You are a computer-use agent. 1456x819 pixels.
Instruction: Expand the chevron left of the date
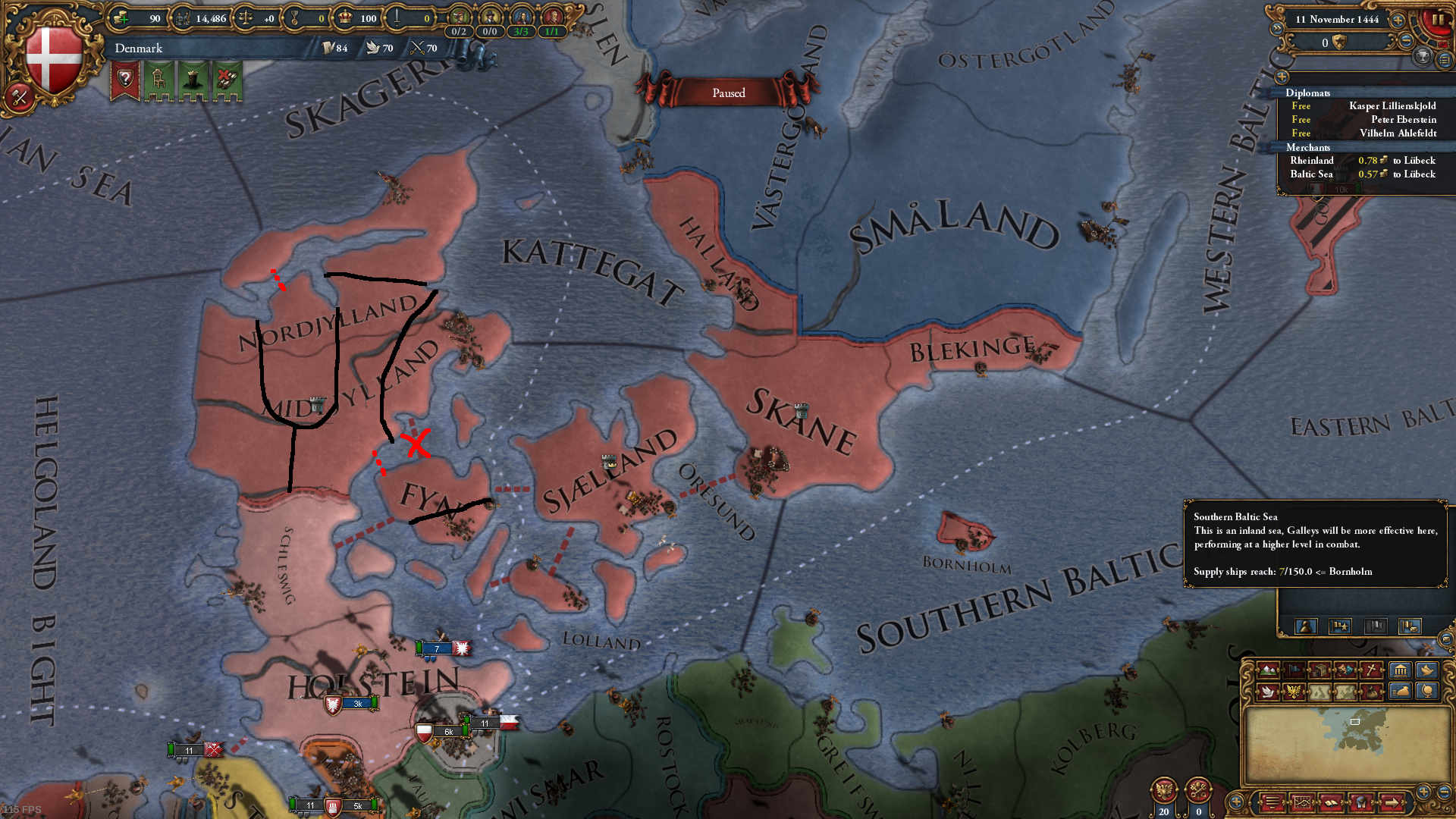(x=1277, y=28)
